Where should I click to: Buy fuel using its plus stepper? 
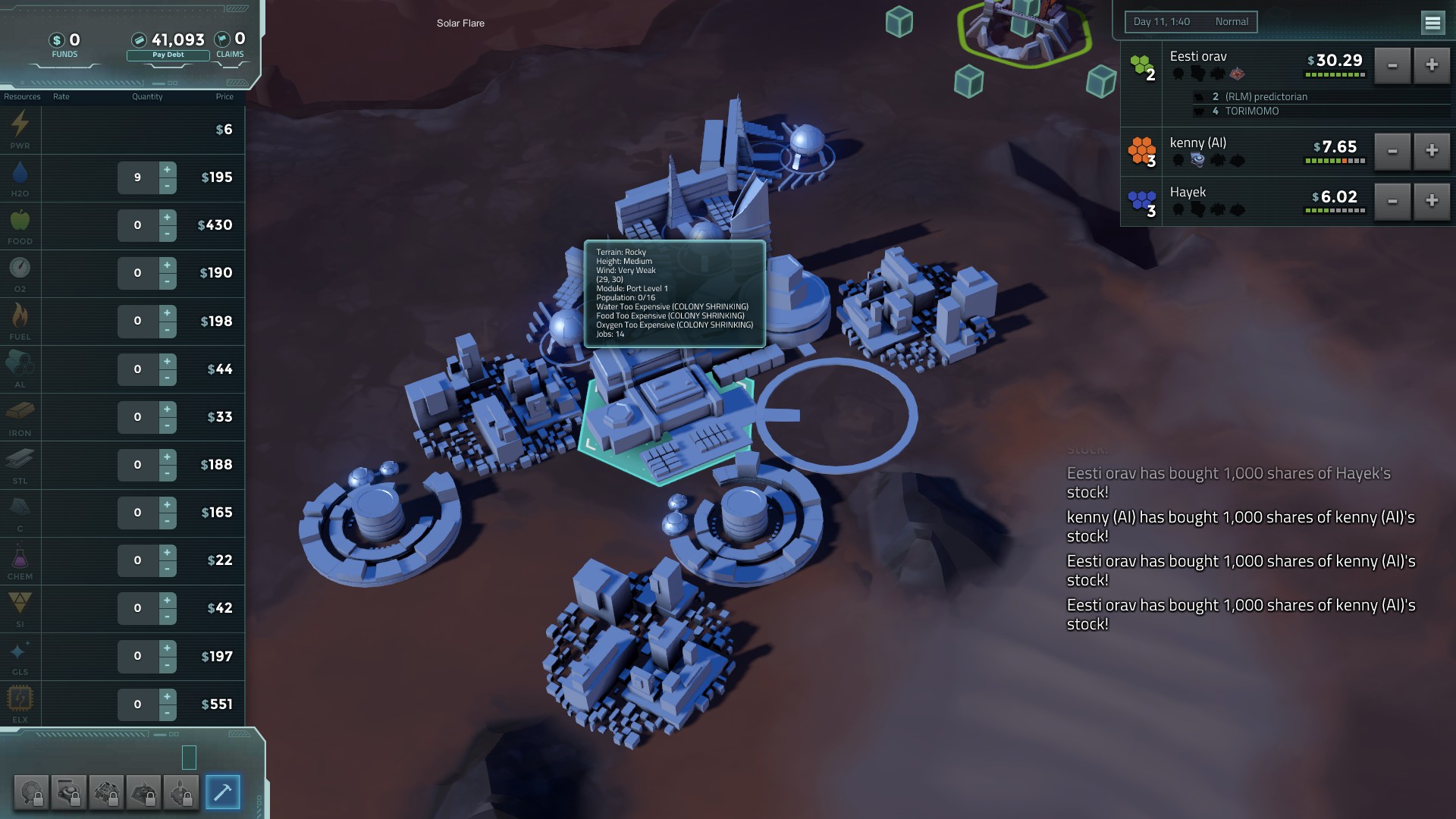[x=167, y=313]
